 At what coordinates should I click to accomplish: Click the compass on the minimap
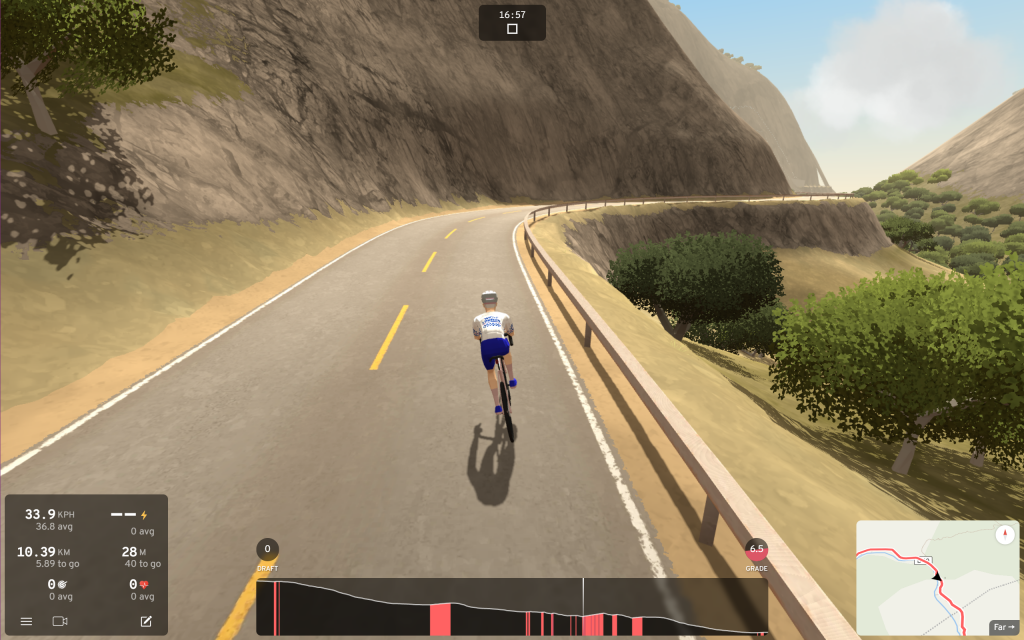[x=1005, y=535]
